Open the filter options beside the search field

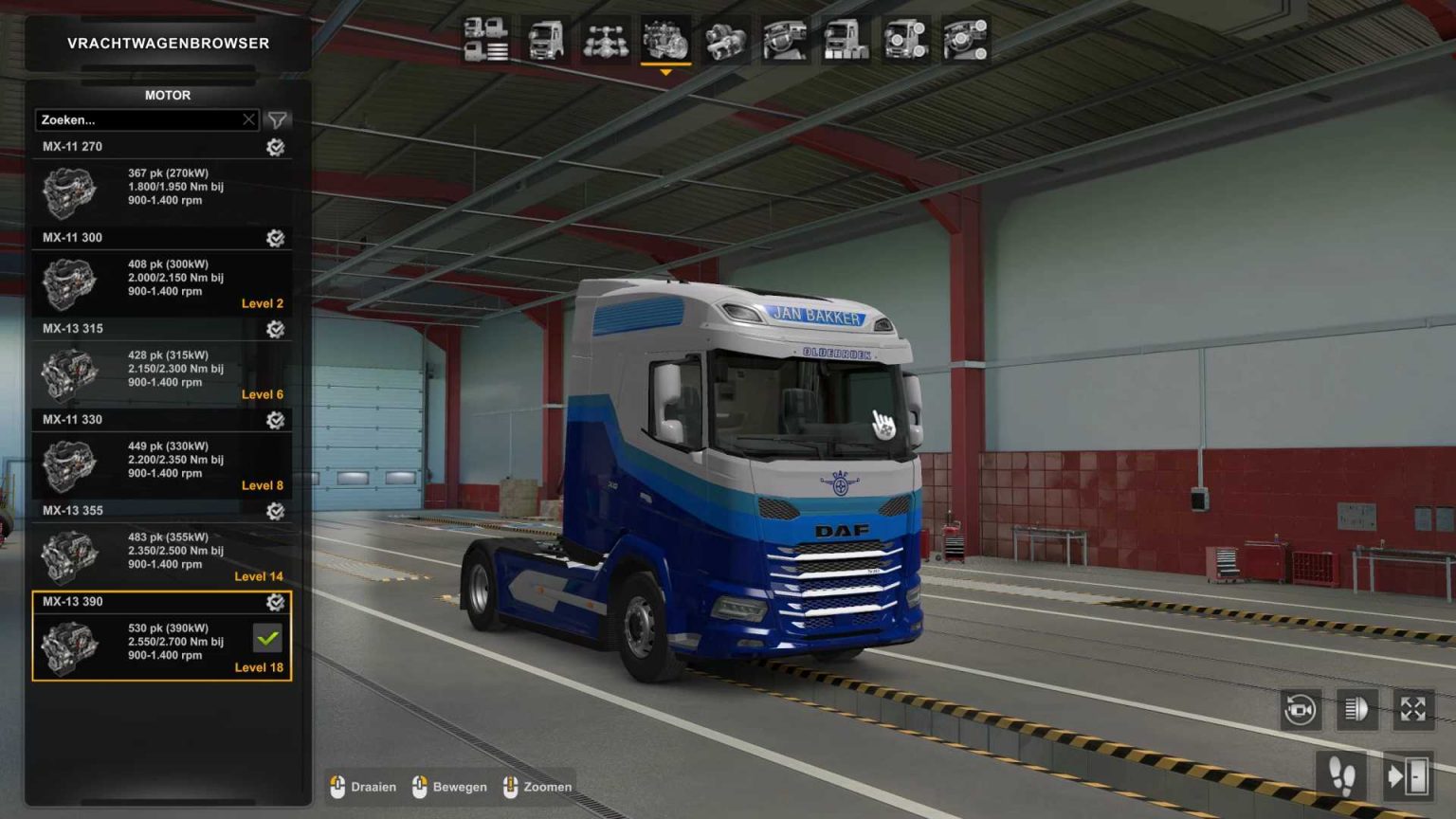click(x=276, y=120)
